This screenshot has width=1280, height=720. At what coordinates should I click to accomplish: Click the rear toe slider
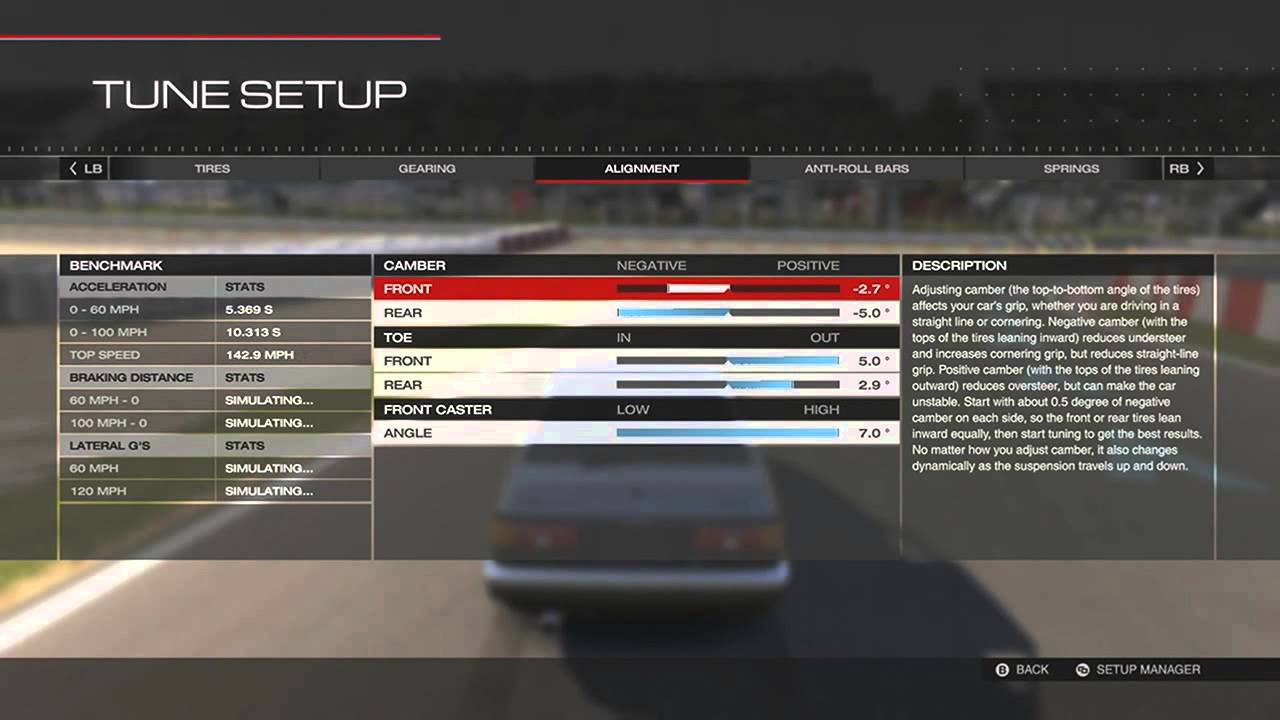(x=728, y=385)
